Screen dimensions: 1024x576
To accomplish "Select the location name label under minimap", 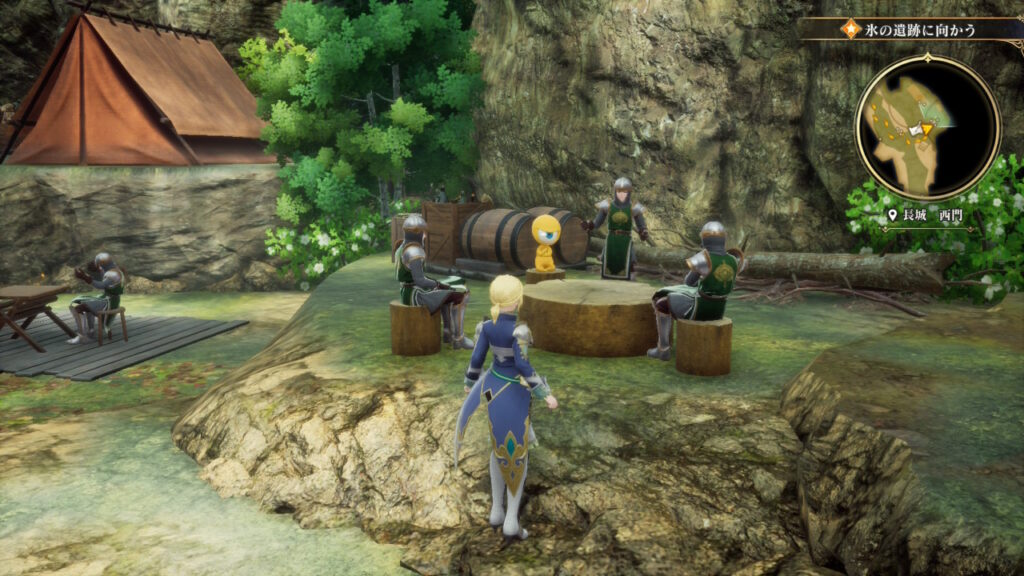I will [927, 215].
